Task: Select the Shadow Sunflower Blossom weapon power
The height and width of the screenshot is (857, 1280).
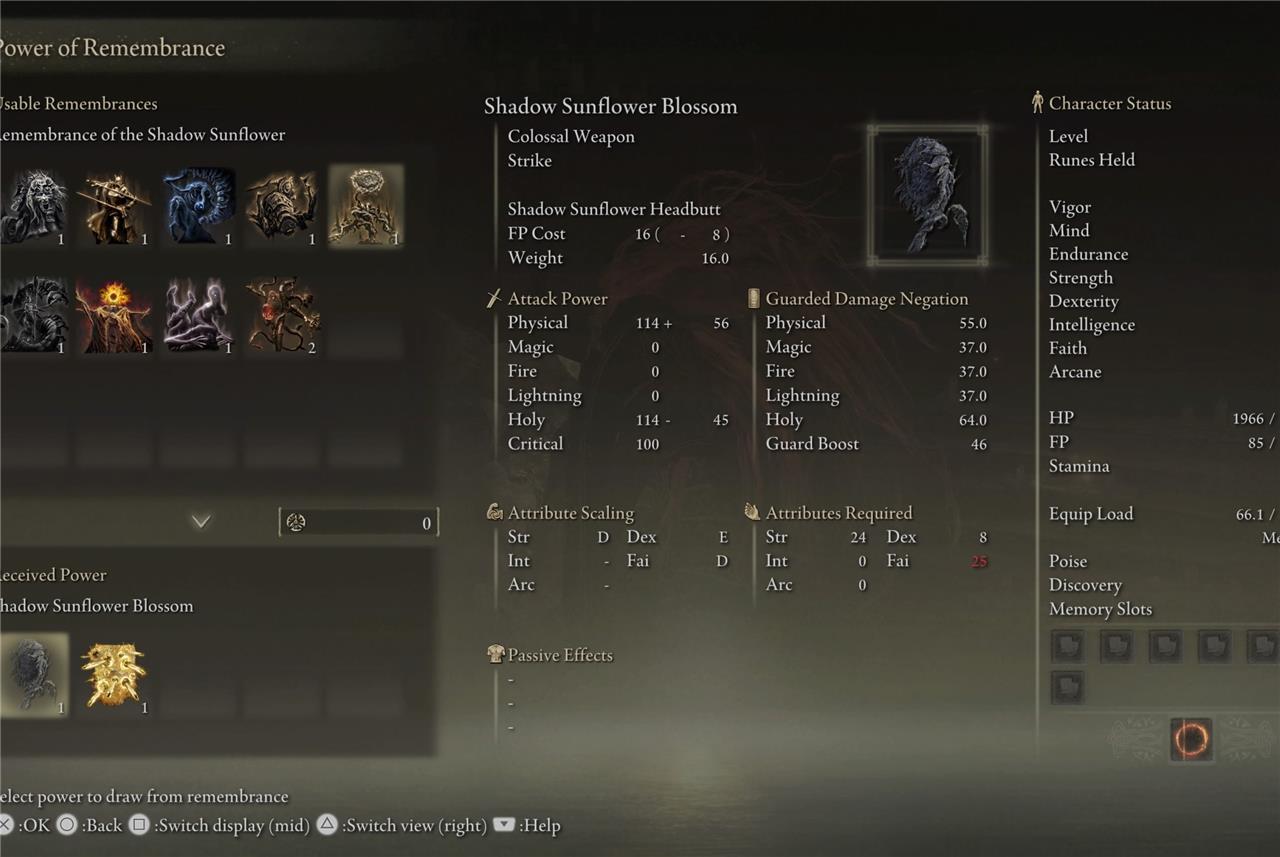Action: click(x=33, y=675)
